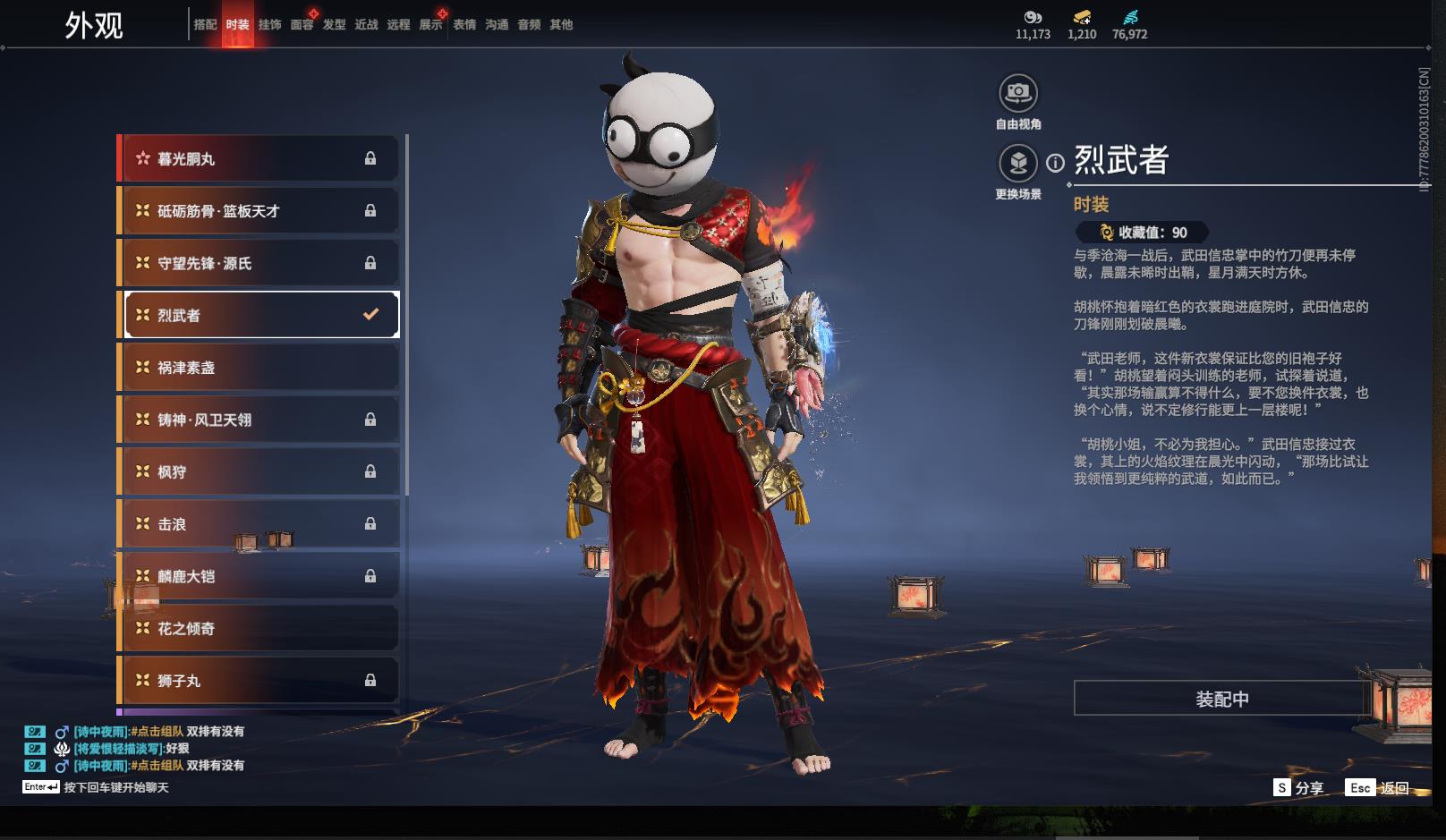Screen dimensions: 1446x840
Task: Switch to the 其他 tab
Action: coord(561,25)
